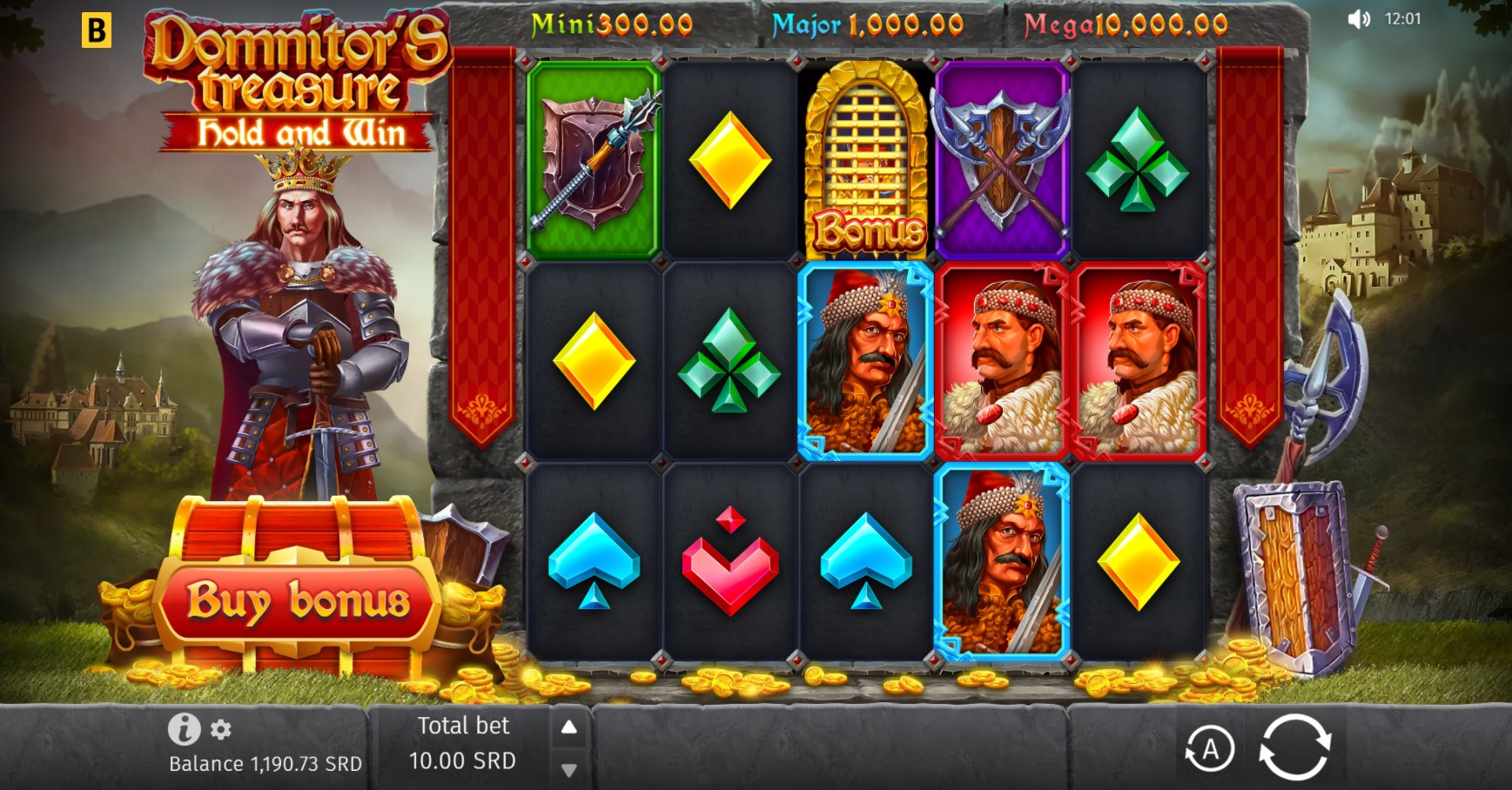Click the B logo in the corner
Screen dimensions: 1512x790
click(98, 28)
